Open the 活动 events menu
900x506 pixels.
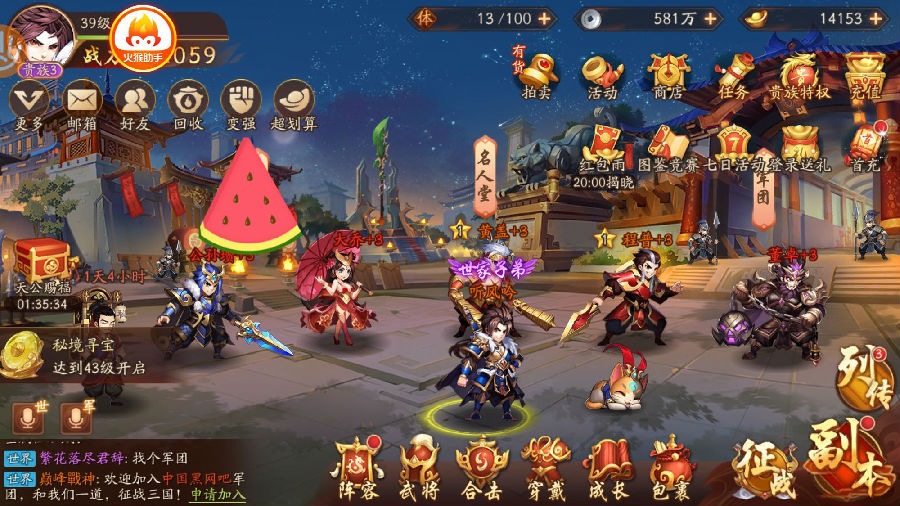[602, 73]
